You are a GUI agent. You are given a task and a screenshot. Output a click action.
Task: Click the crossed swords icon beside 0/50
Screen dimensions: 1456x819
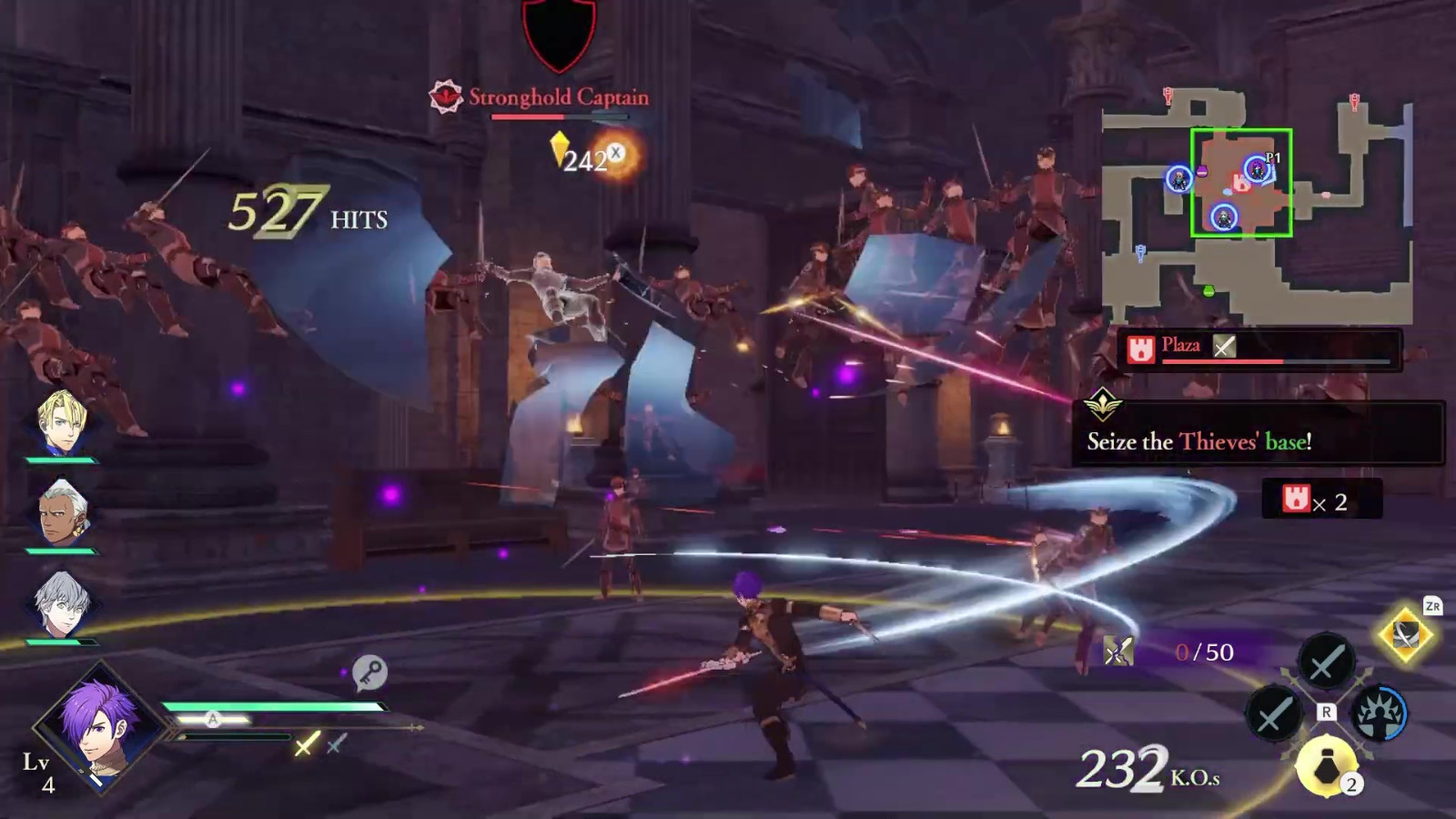(x=1118, y=651)
